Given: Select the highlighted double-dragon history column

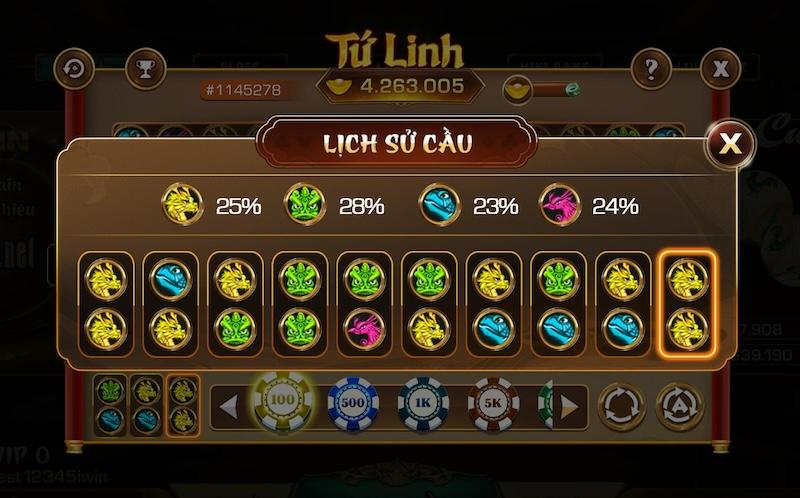Looking at the screenshot, I should (x=689, y=303).
